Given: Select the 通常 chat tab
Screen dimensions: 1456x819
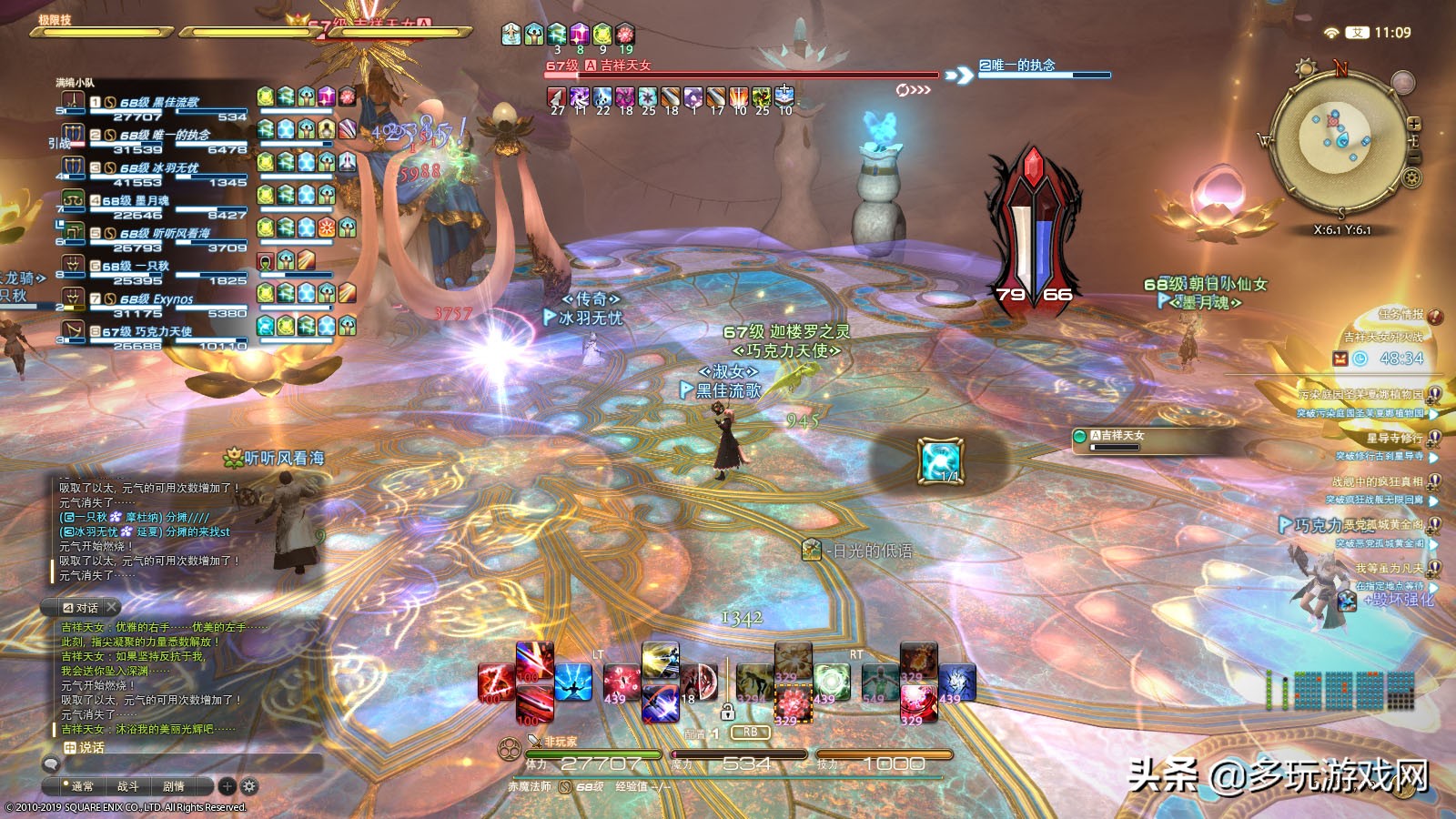Looking at the screenshot, I should (x=82, y=786).
